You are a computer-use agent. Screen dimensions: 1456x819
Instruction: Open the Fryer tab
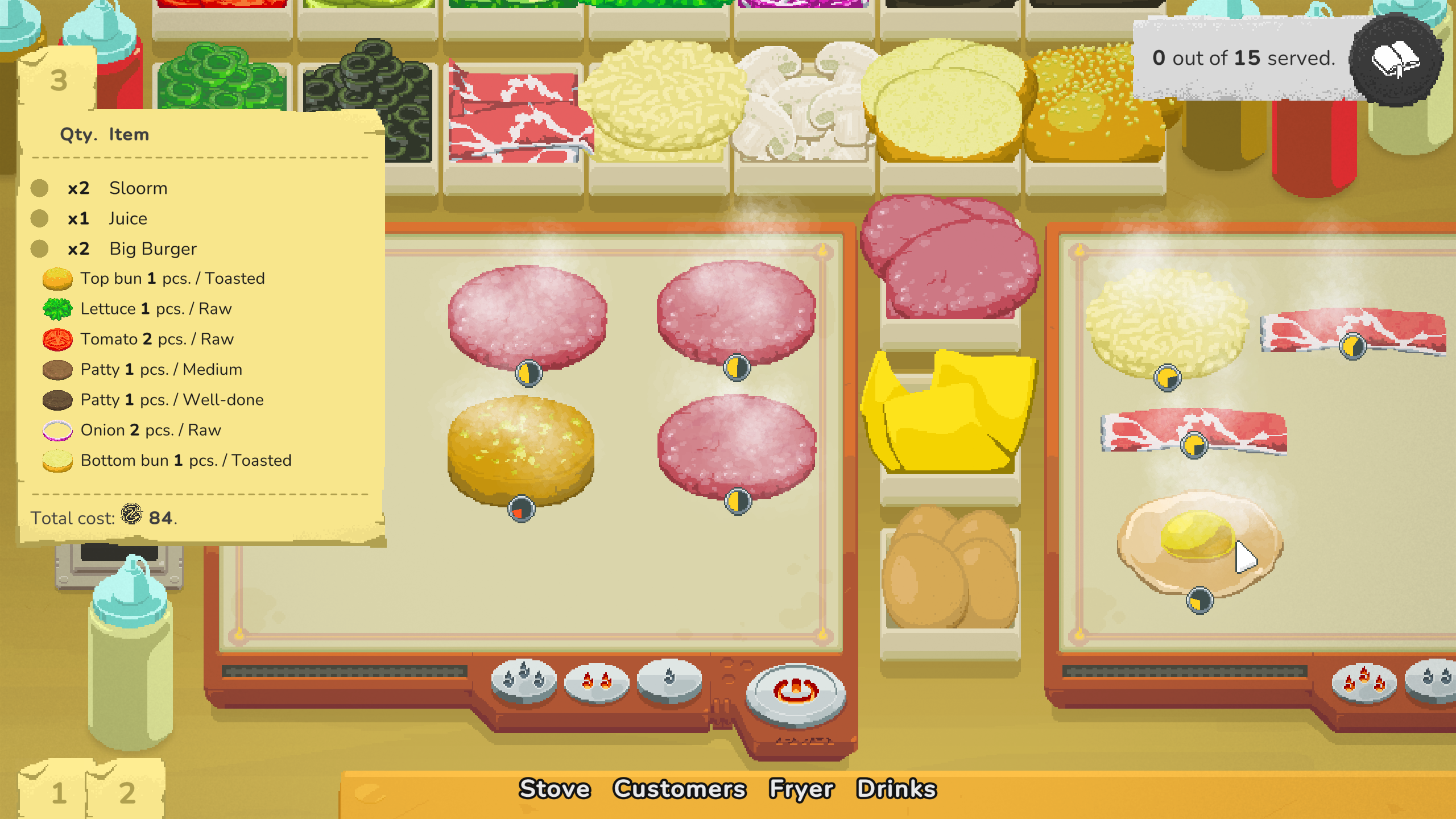click(x=802, y=788)
